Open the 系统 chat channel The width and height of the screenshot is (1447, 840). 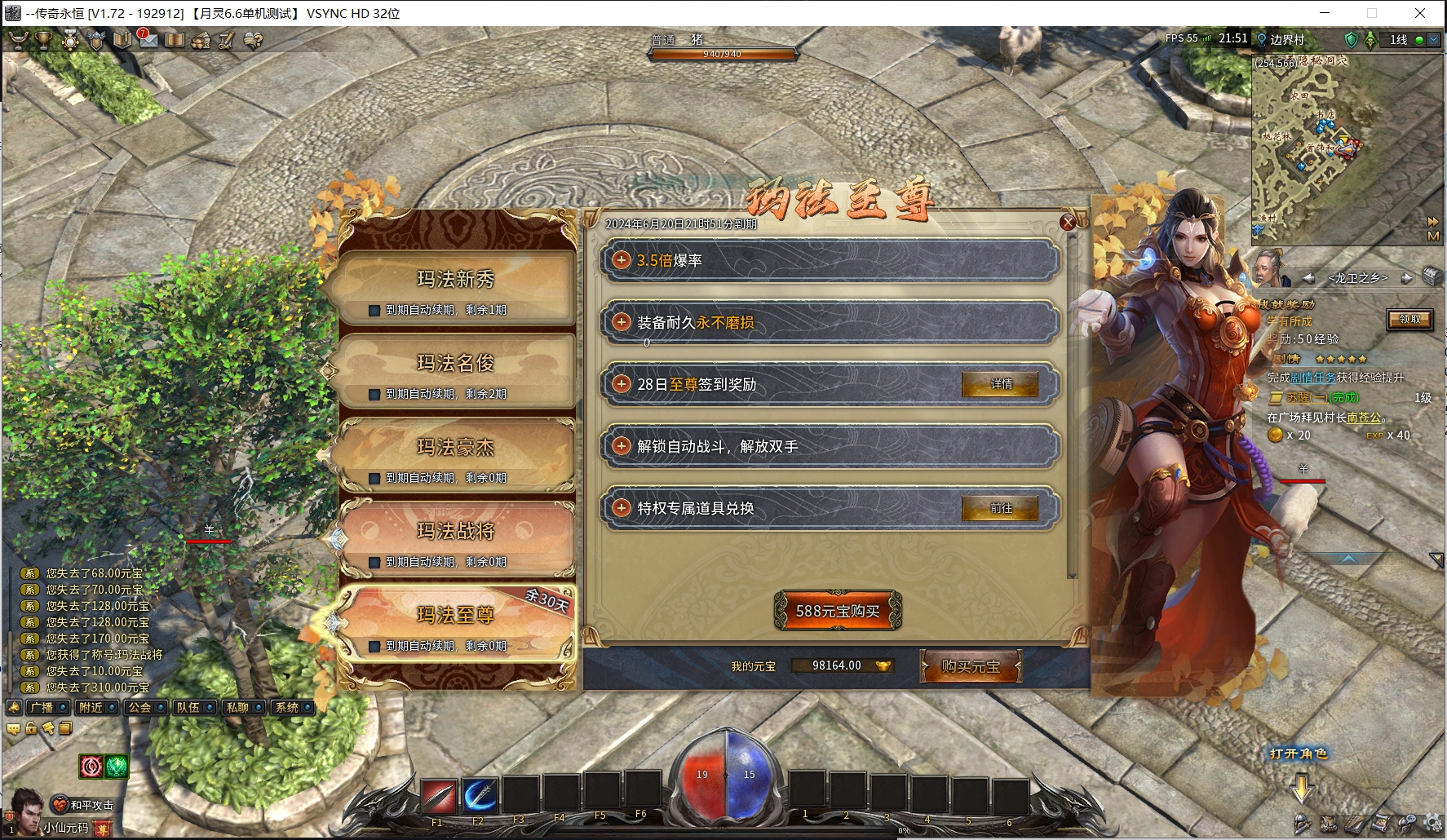tap(292, 708)
